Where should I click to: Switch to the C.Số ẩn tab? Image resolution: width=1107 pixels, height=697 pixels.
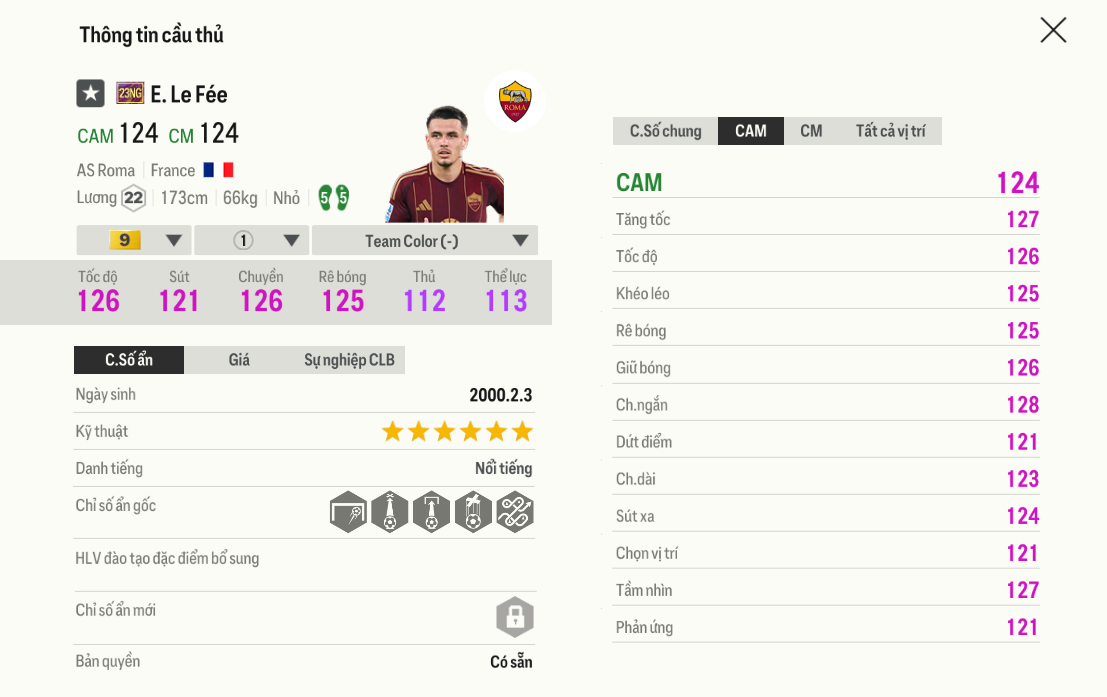[129, 360]
